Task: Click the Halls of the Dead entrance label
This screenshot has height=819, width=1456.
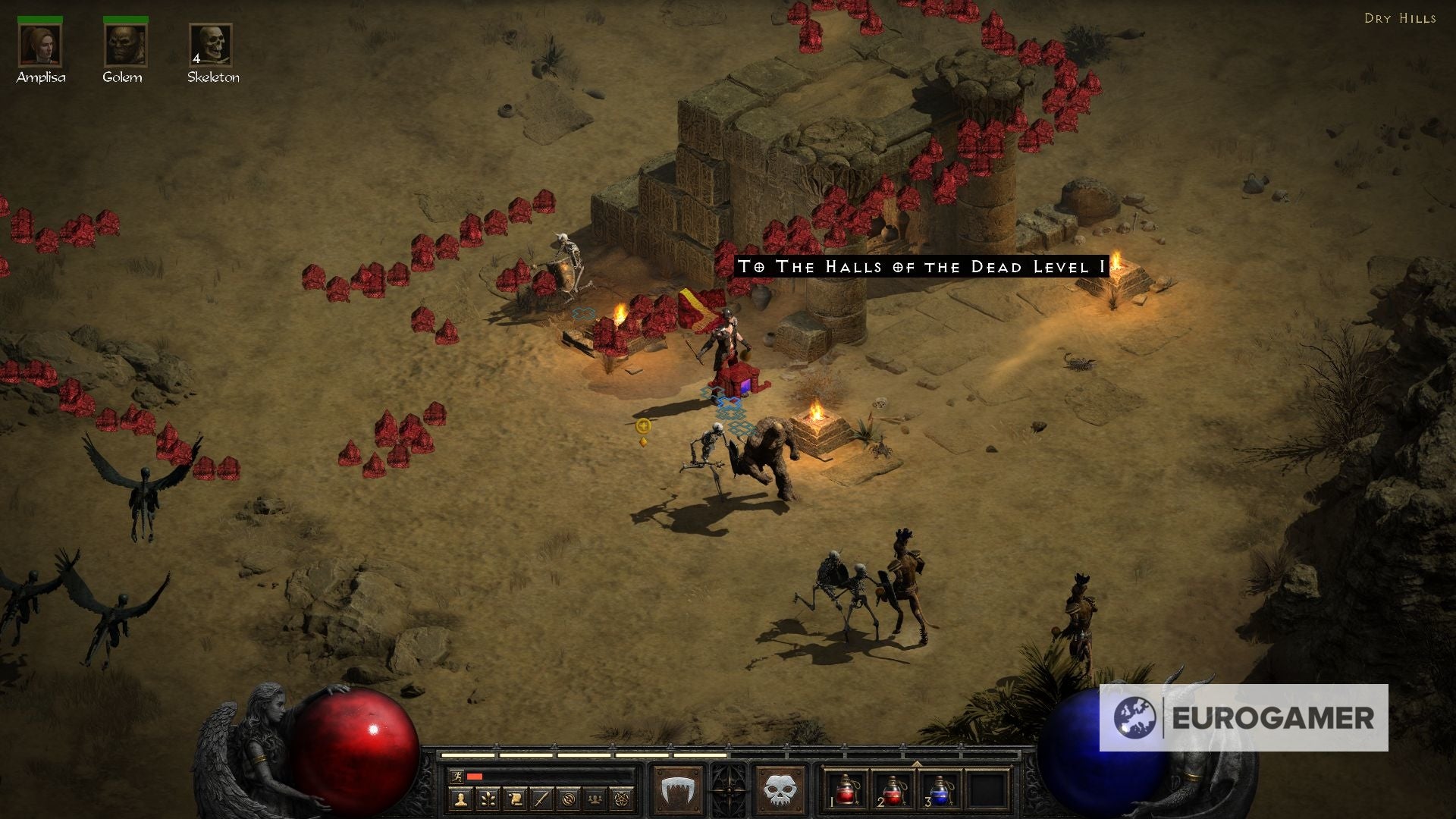Action: (x=922, y=266)
